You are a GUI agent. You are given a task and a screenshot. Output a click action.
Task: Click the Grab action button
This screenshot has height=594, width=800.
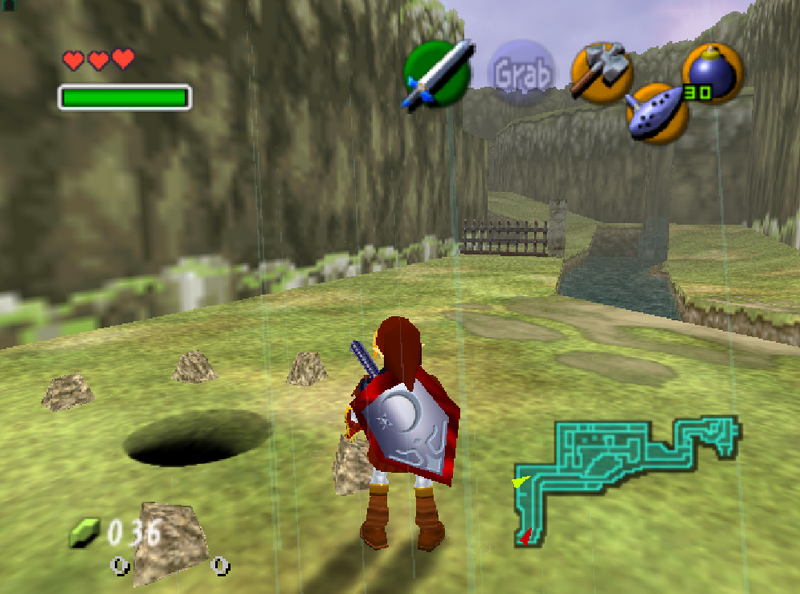point(522,74)
